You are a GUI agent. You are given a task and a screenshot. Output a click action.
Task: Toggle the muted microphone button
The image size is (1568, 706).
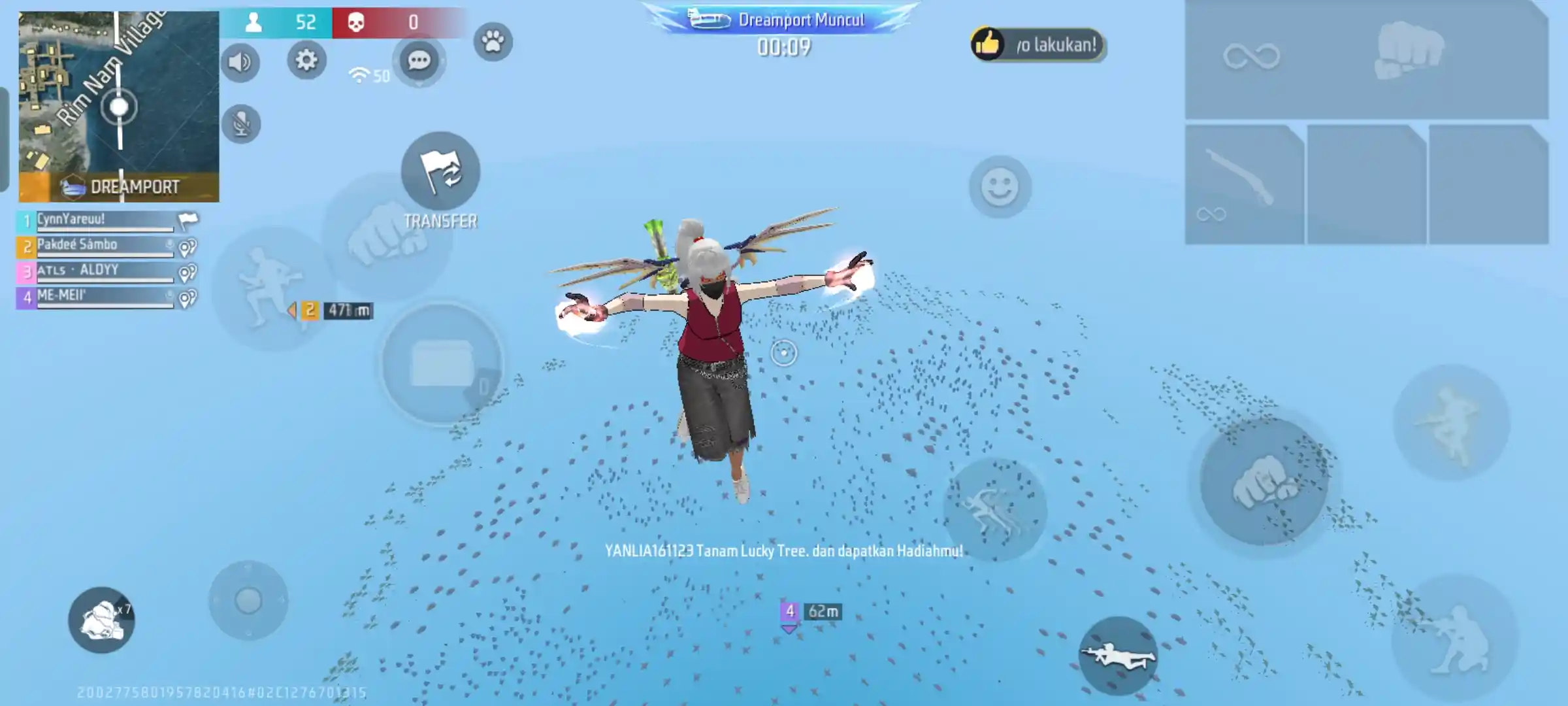tap(241, 124)
